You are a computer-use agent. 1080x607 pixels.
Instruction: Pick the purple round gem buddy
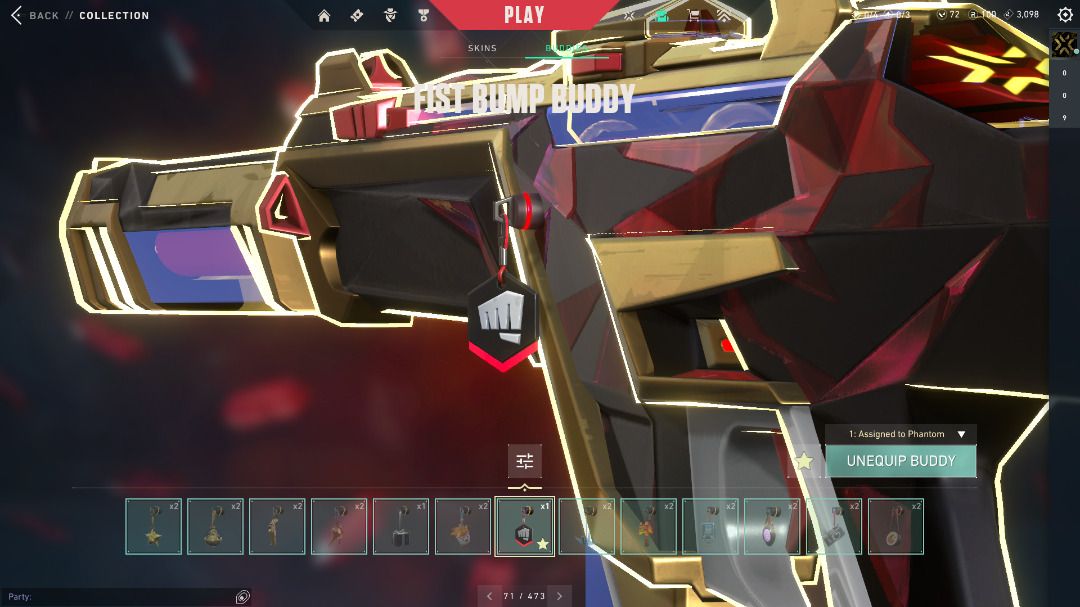click(772, 526)
